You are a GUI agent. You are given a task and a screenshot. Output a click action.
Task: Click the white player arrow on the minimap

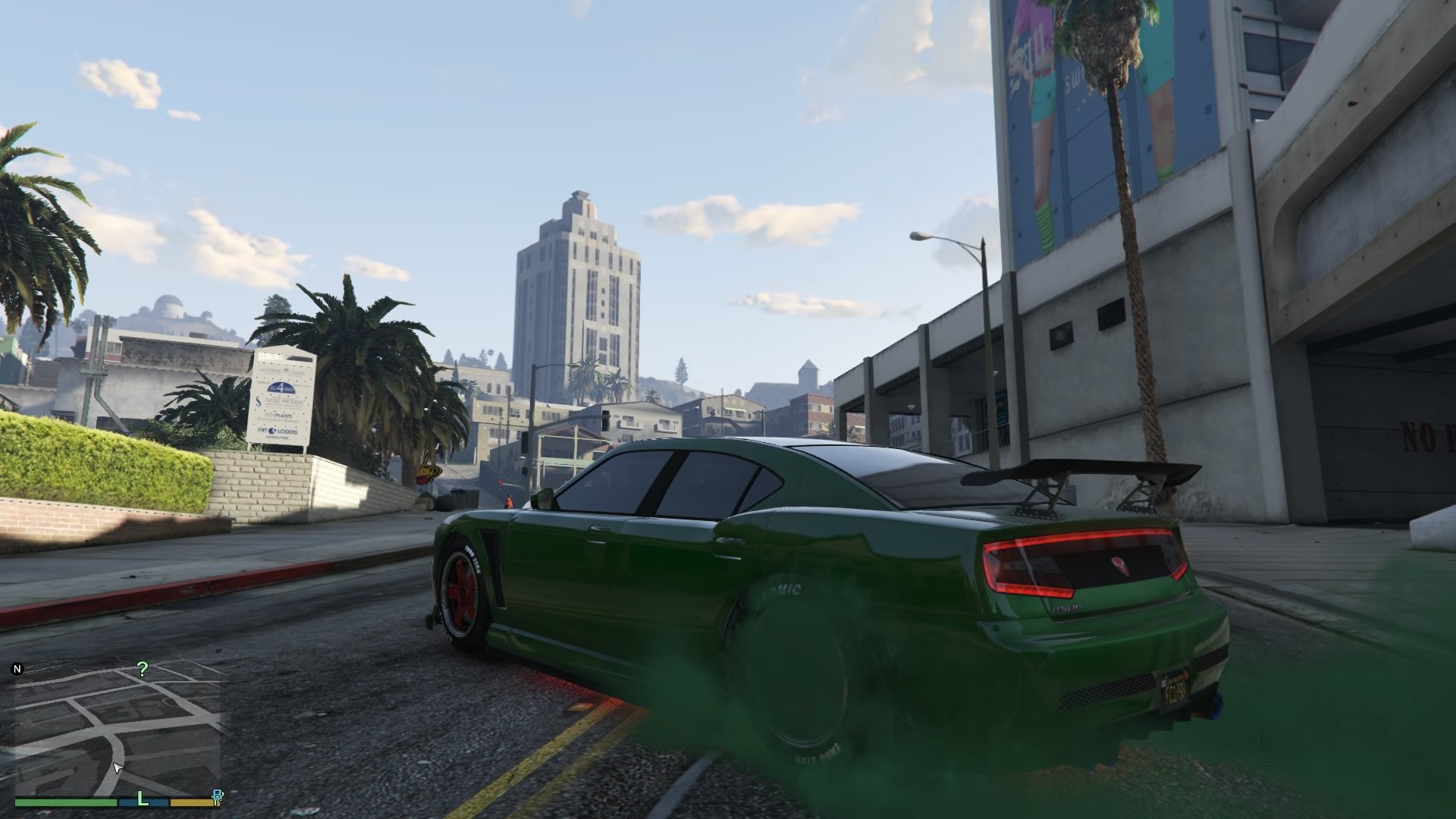point(118,767)
